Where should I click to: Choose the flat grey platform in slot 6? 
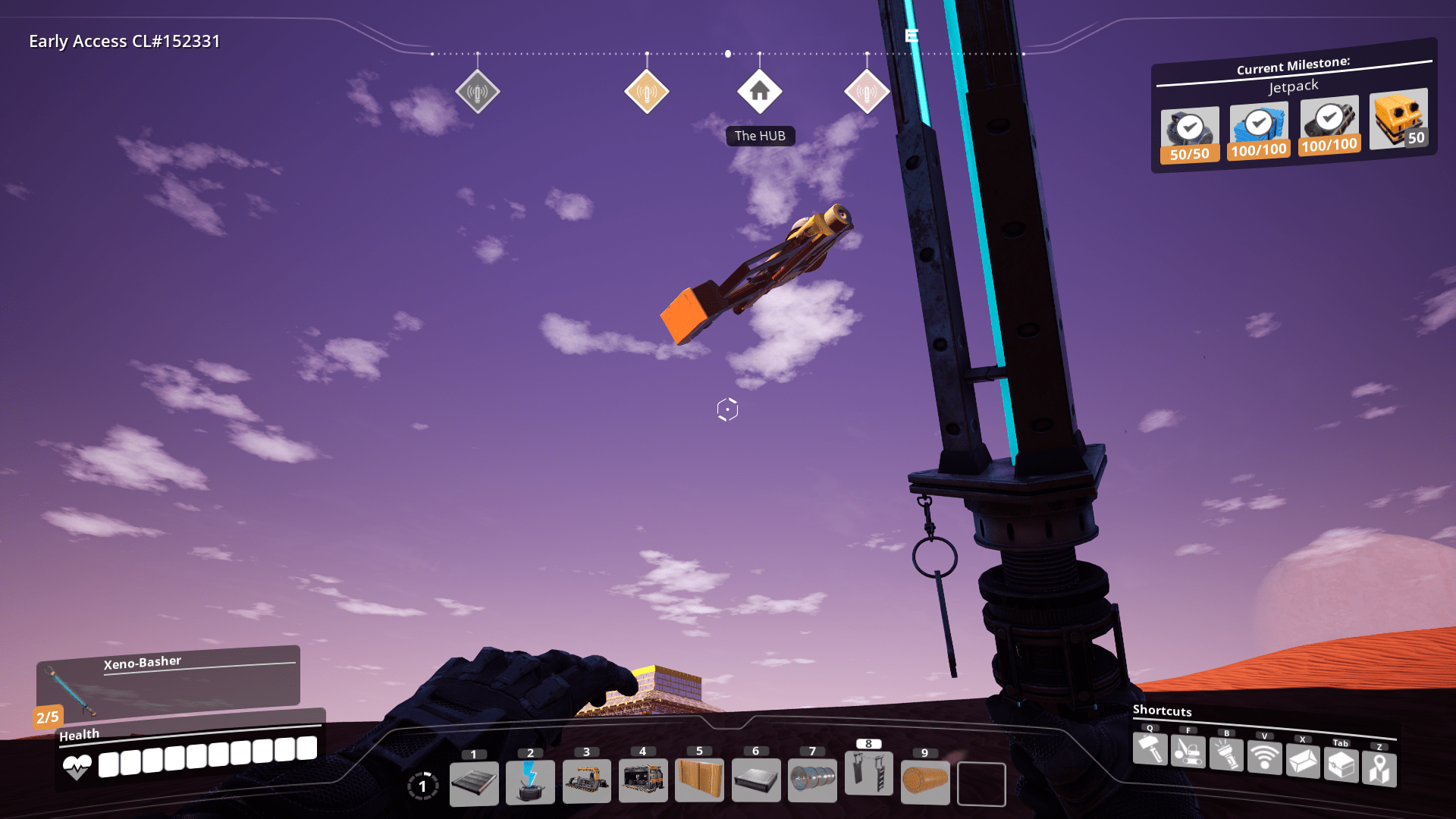[755, 780]
